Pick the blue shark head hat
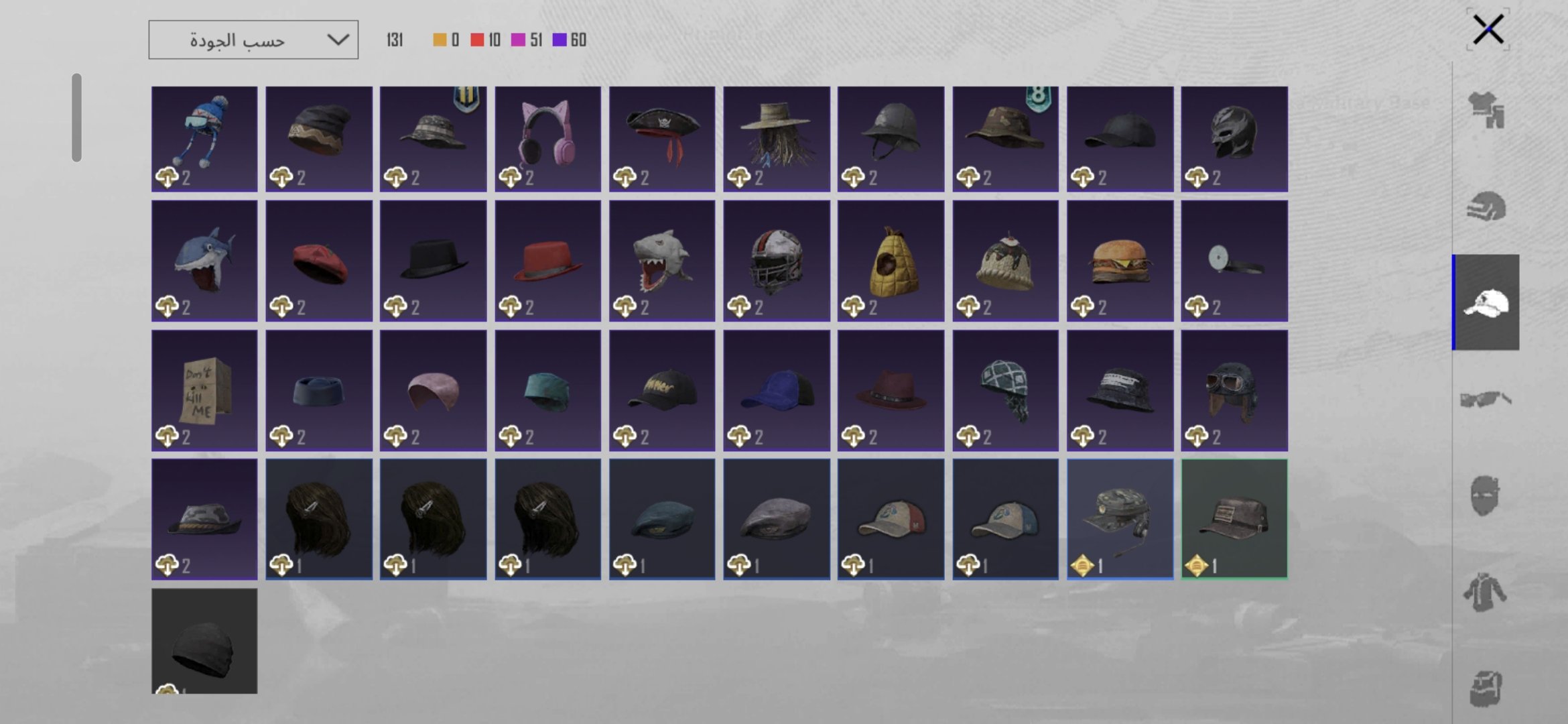 coord(204,260)
